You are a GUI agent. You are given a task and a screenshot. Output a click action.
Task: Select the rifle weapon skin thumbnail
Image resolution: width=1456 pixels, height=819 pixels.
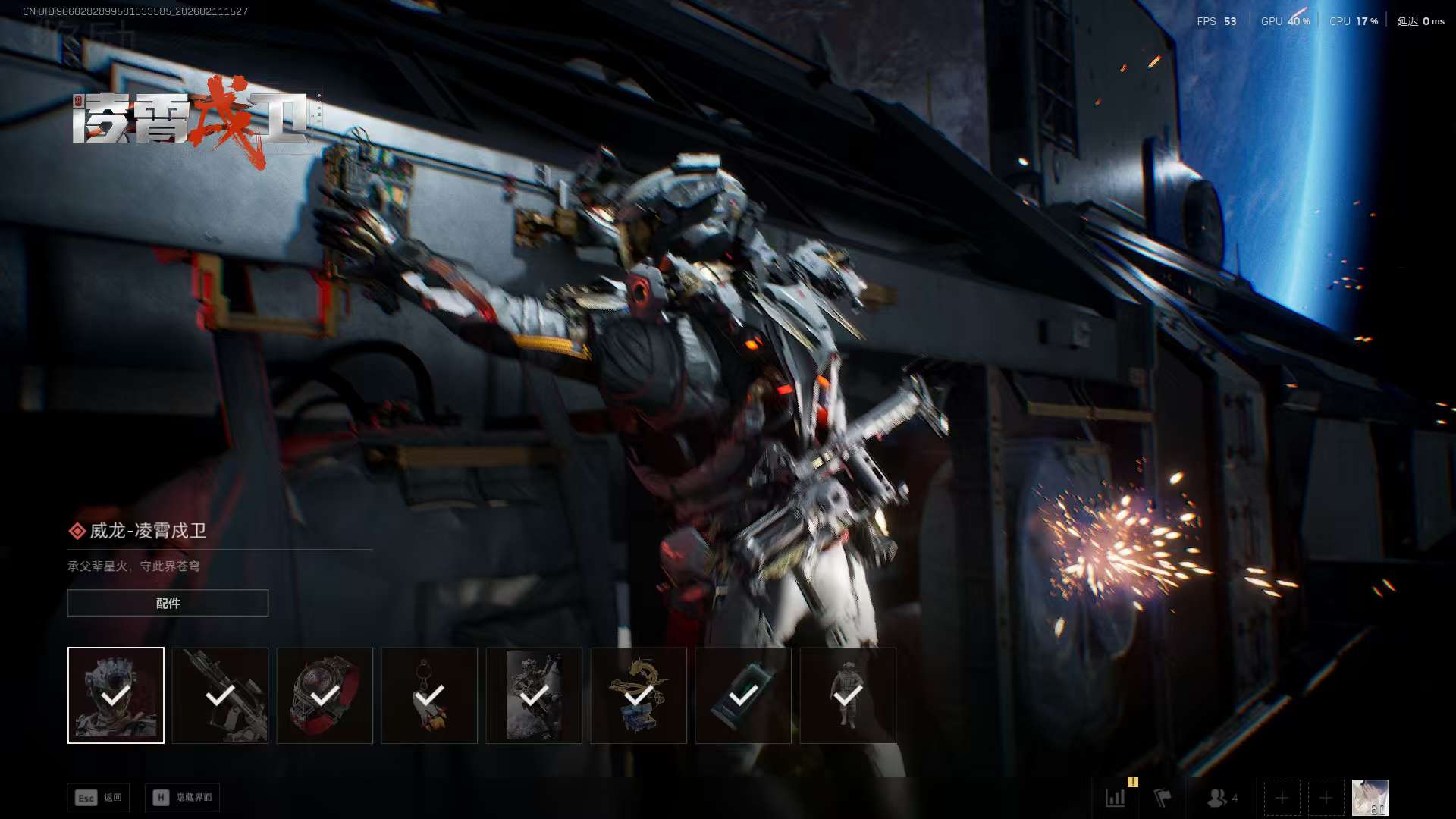coord(220,695)
